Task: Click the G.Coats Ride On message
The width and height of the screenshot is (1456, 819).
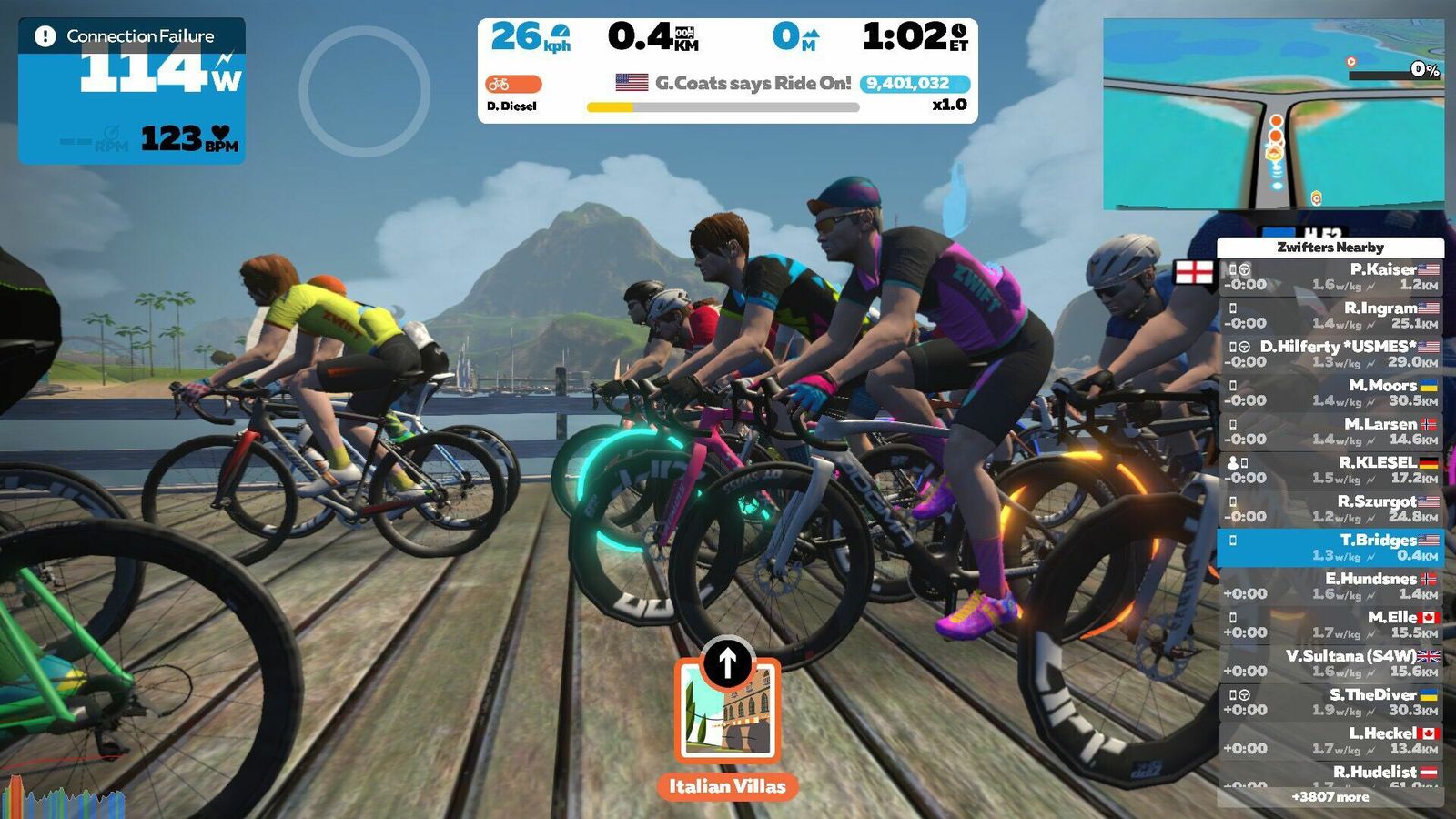Action: tap(733, 83)
